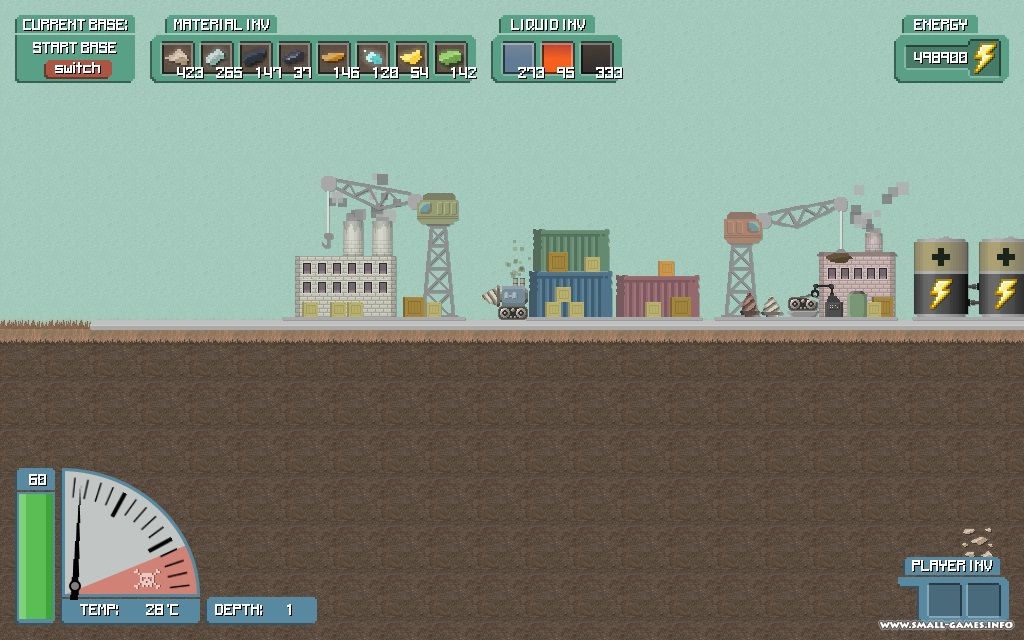This screenshot has width=1024, height=640.
Task: Choose the cyan crystal material slot
Action: [372, 57]
